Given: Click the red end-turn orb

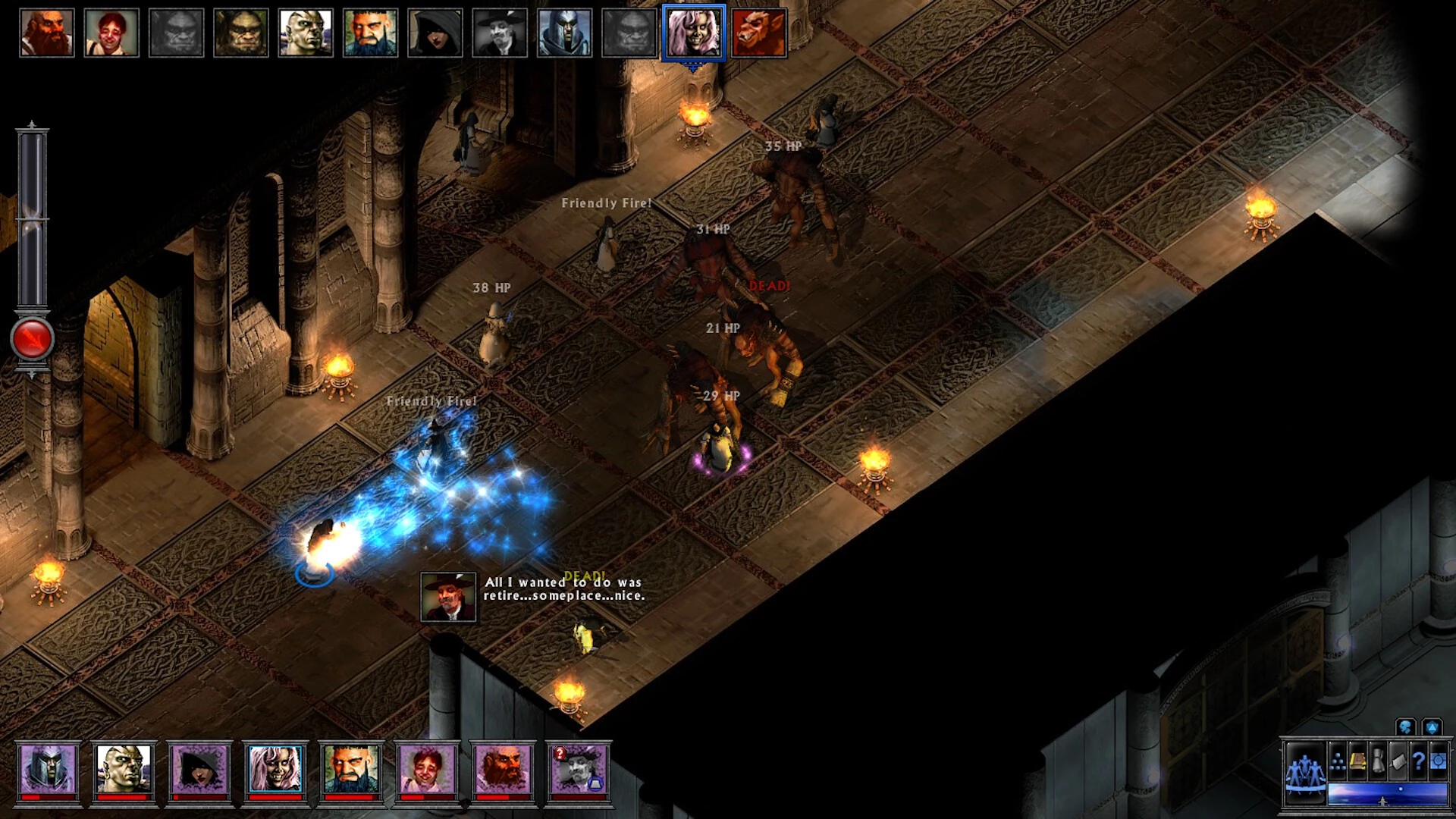Looking at the screenshot, I should 32,338.
